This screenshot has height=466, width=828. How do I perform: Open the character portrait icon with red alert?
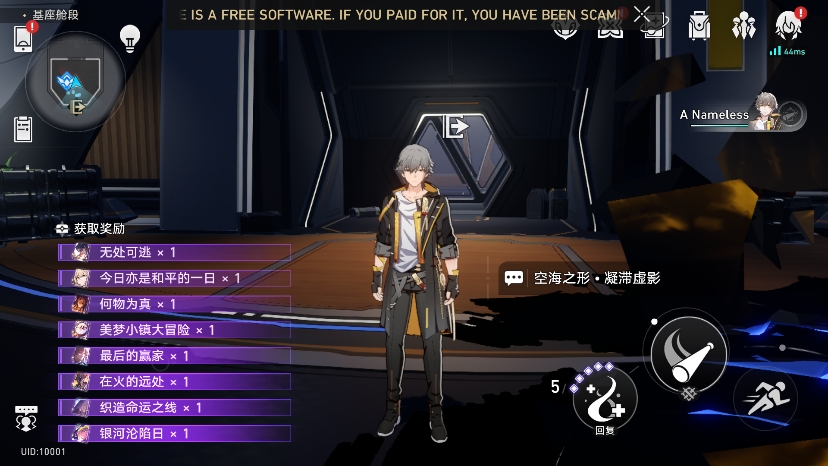click(789, 26)
